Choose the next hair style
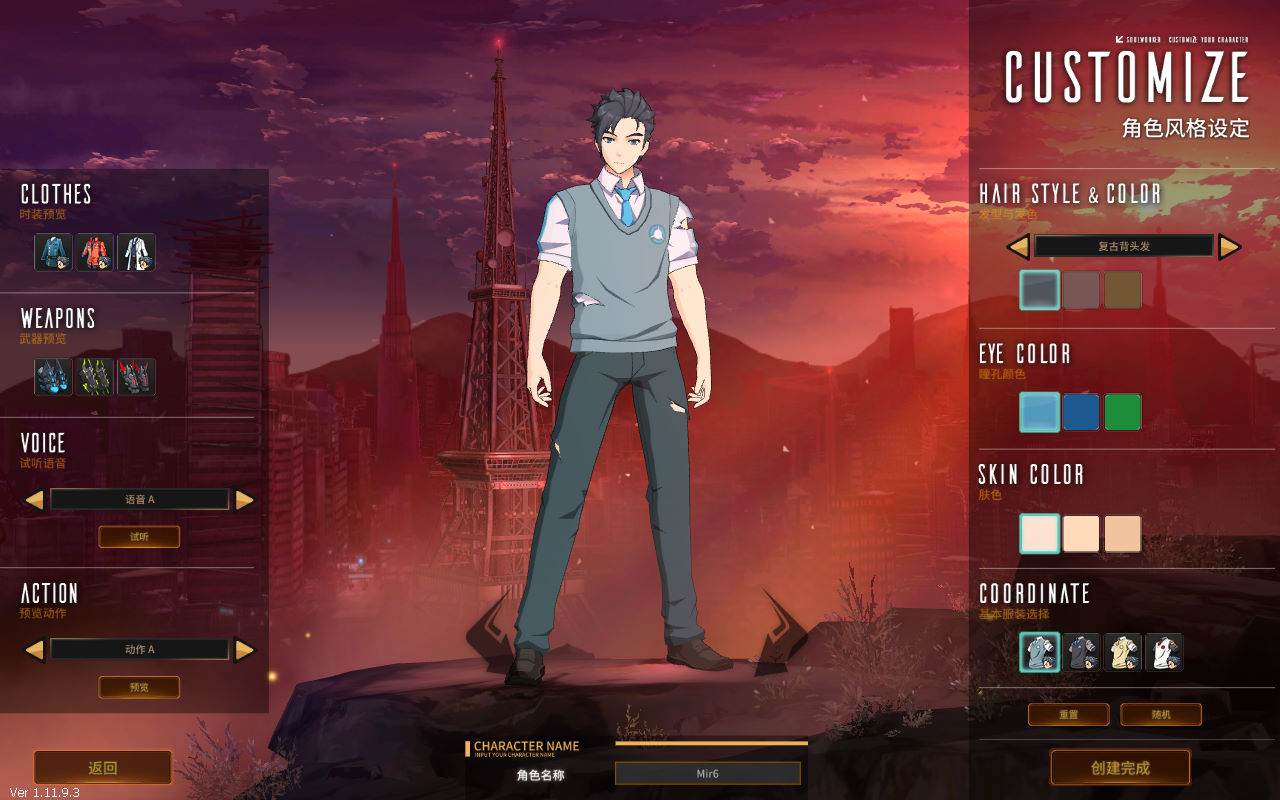The height and width of the screenshot is (800, 1280). [x=1230, y=247]
